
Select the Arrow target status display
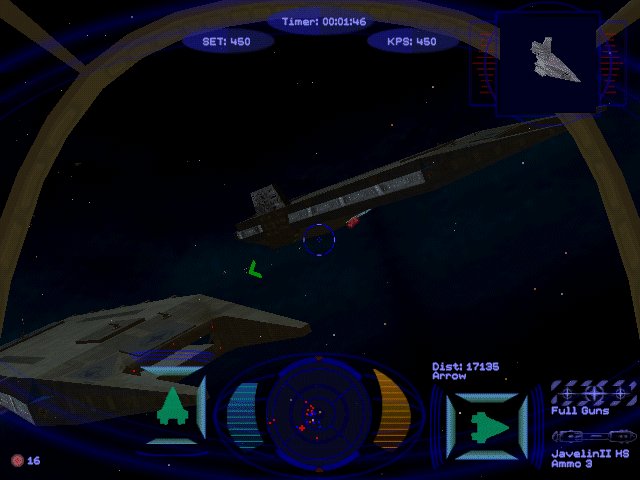[486, 420]
